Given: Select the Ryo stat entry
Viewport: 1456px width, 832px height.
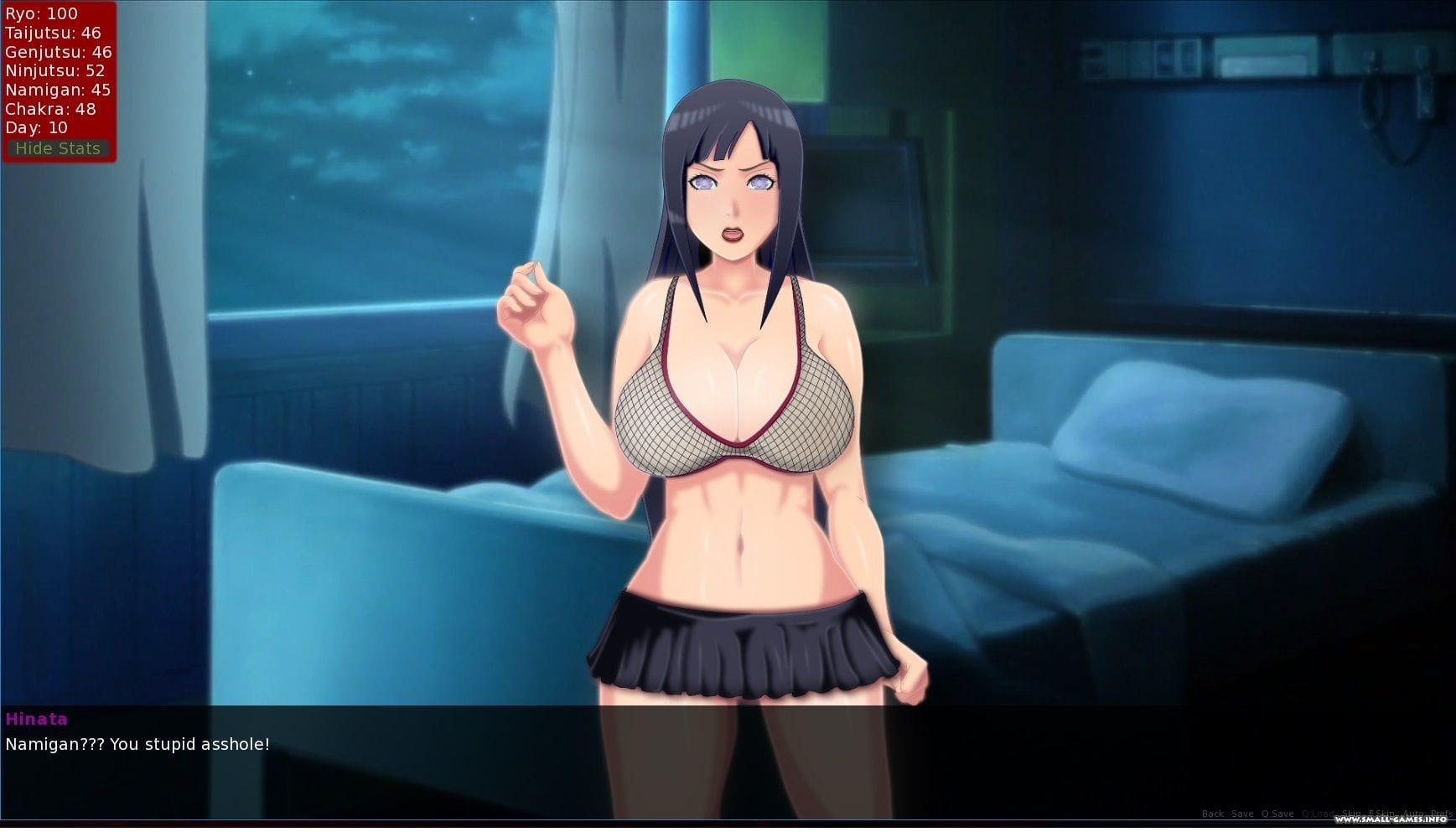Looking at the screenshot, I should tap(40, 13).
